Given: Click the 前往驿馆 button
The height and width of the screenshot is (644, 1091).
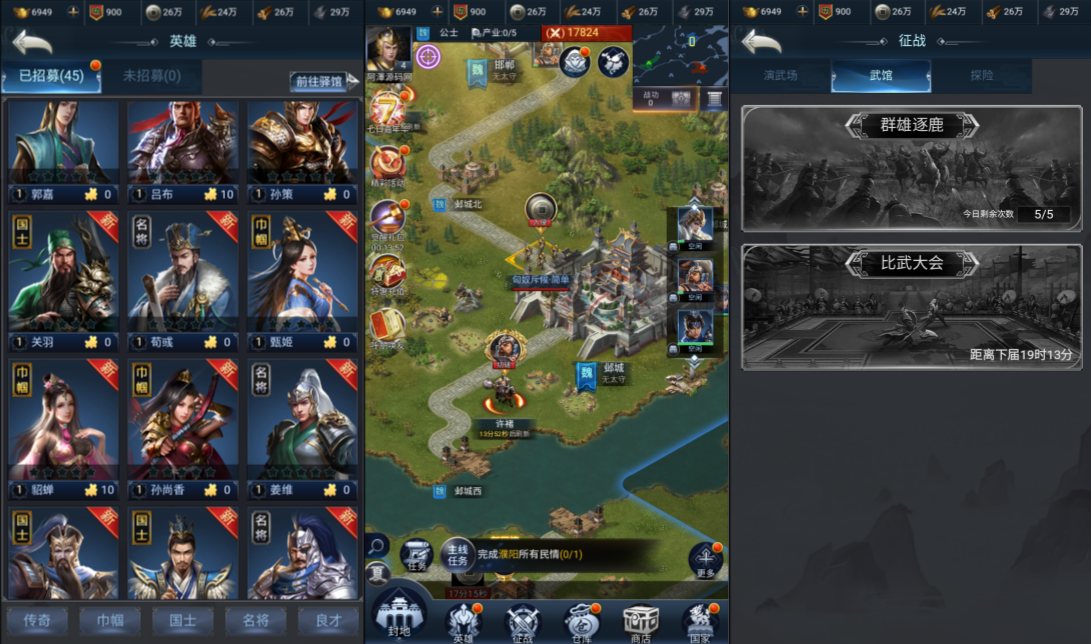Looking at the screenshot, I should [x=319, y=81].
